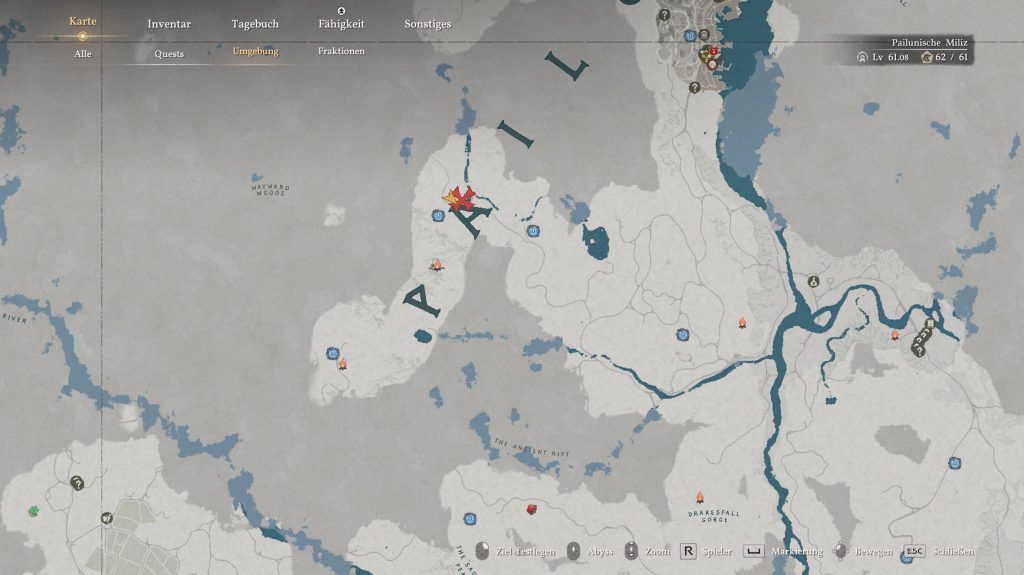This screenshot has height=575, width=1024.
Task: Choose the Umgebung map filter
Action: coord(255,51)
